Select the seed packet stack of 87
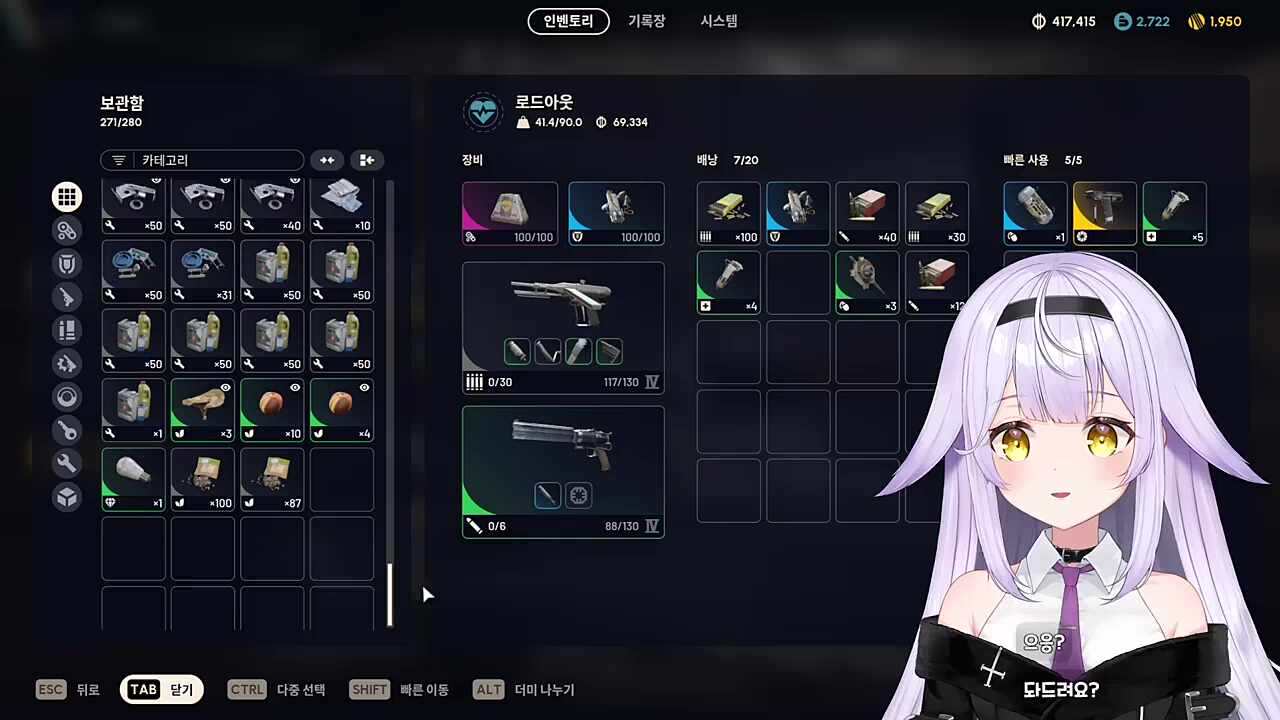The width and height of the screenshot is (1280, 720). click(272, 479)
